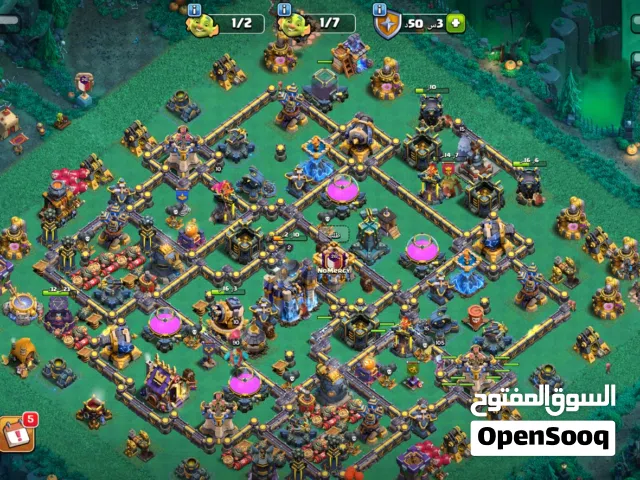Tap the green plus button beside the shield
The width and height of the screenshot is (640, 480).
tap(457, 22)
